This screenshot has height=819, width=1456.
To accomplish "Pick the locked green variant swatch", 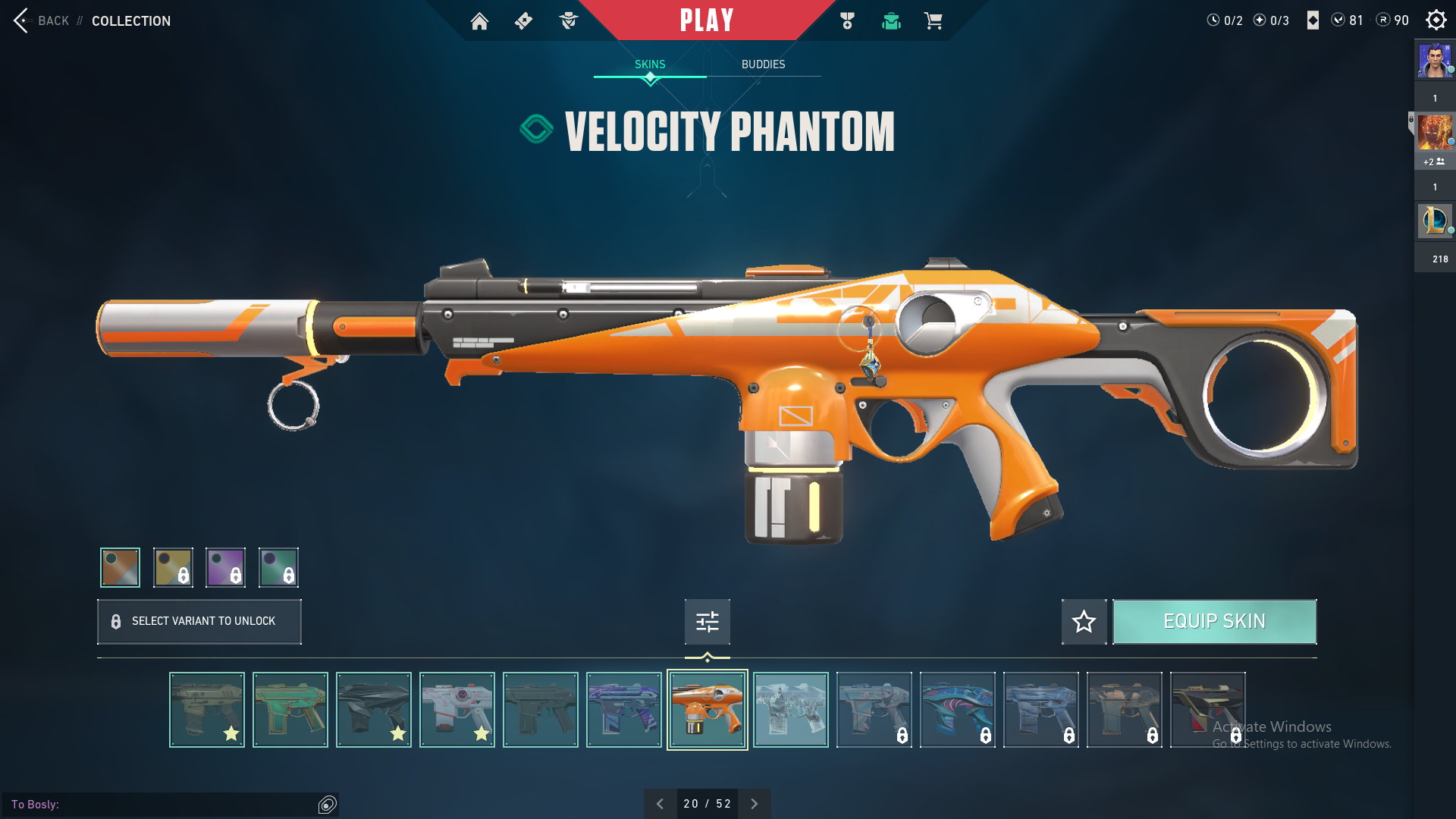I will (278, 567).
